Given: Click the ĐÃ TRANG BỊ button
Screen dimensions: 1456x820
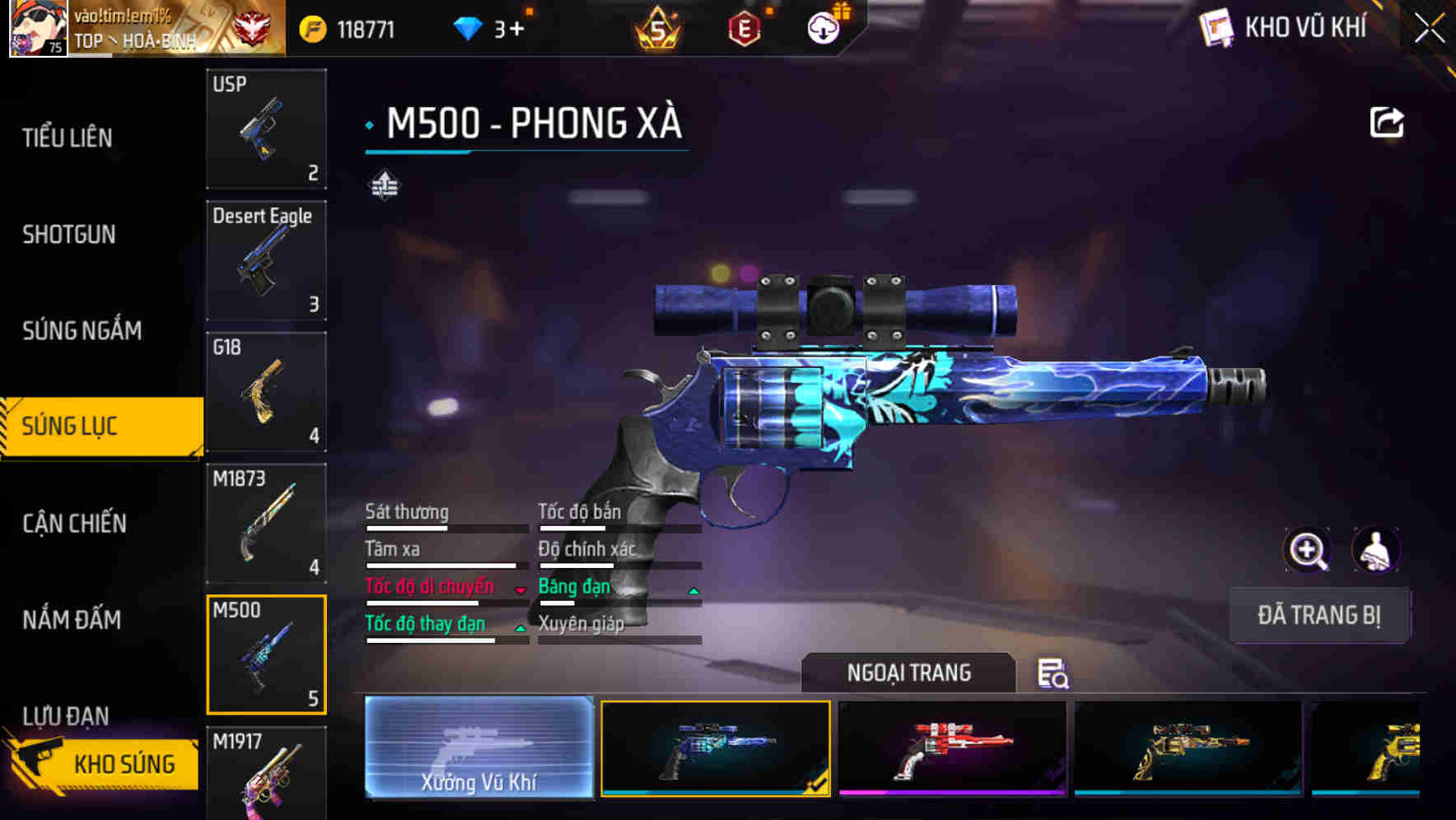Looking at the screenshot, I should pos(1319,615).
